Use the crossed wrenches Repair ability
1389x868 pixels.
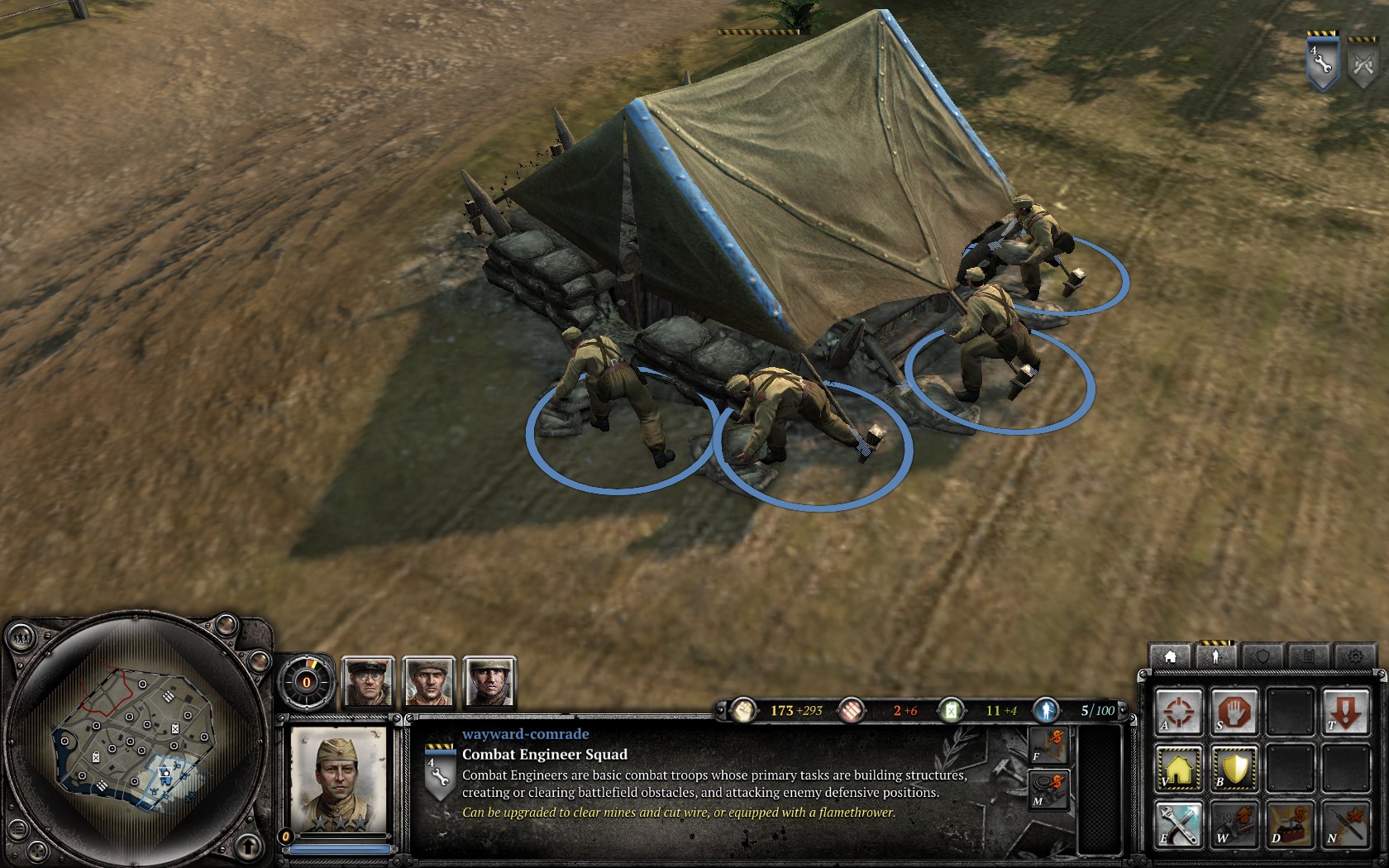[1179, 825]
